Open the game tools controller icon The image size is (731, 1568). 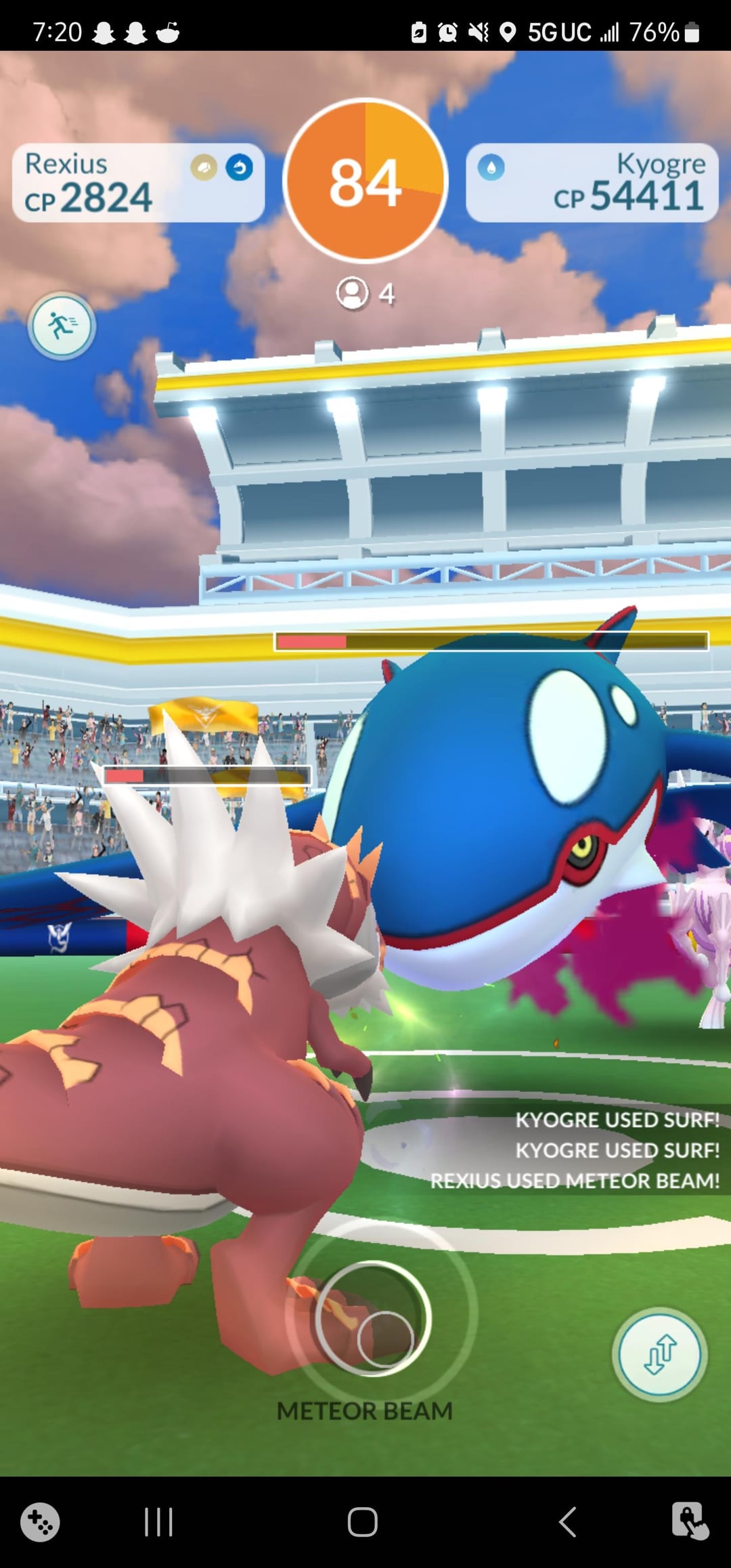[x=40, y=1522]
